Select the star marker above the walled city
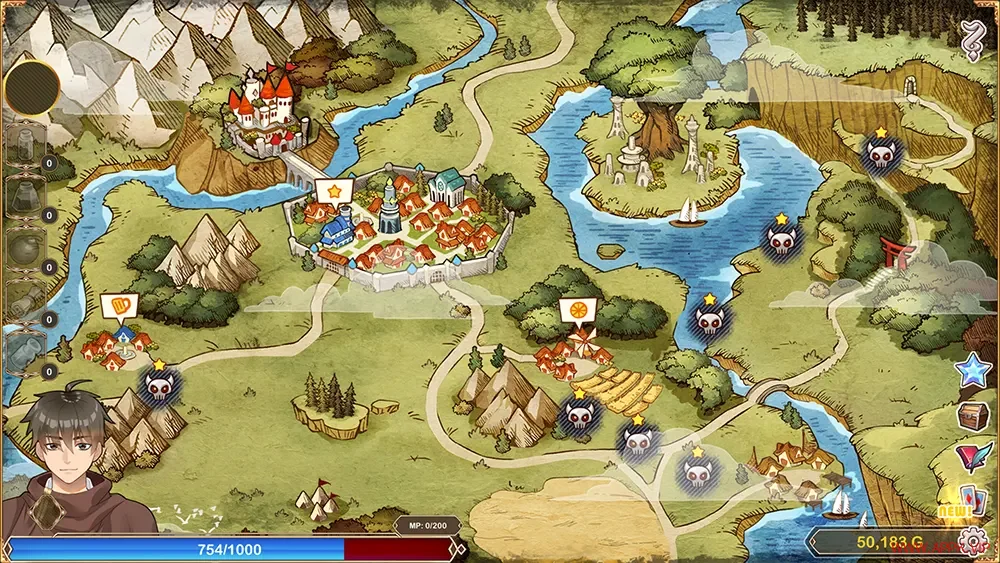This screenshot has height=563, width=1000. 333,190
